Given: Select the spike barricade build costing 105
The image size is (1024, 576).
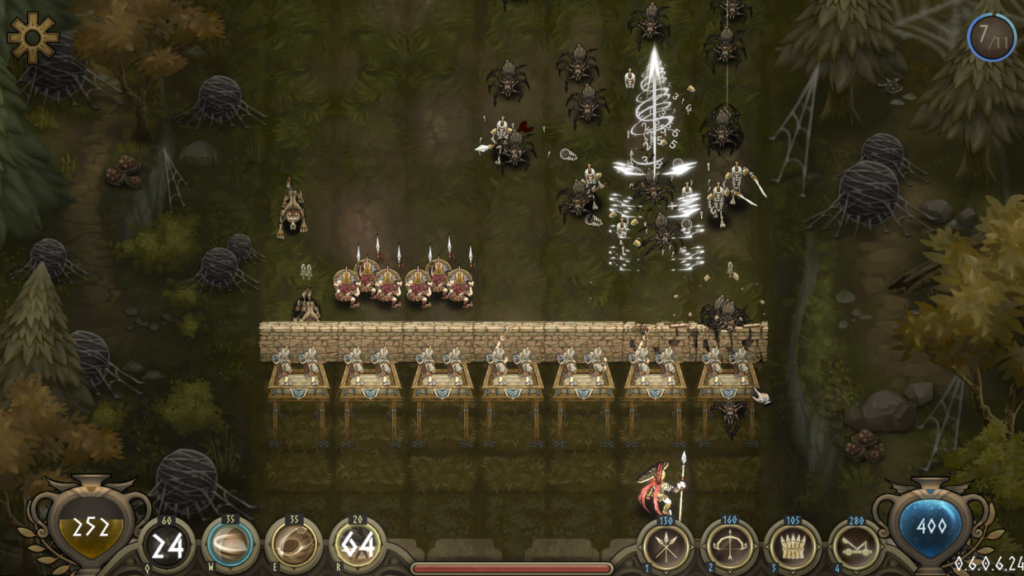Looking at the screenshot, I should pos(793,547).
